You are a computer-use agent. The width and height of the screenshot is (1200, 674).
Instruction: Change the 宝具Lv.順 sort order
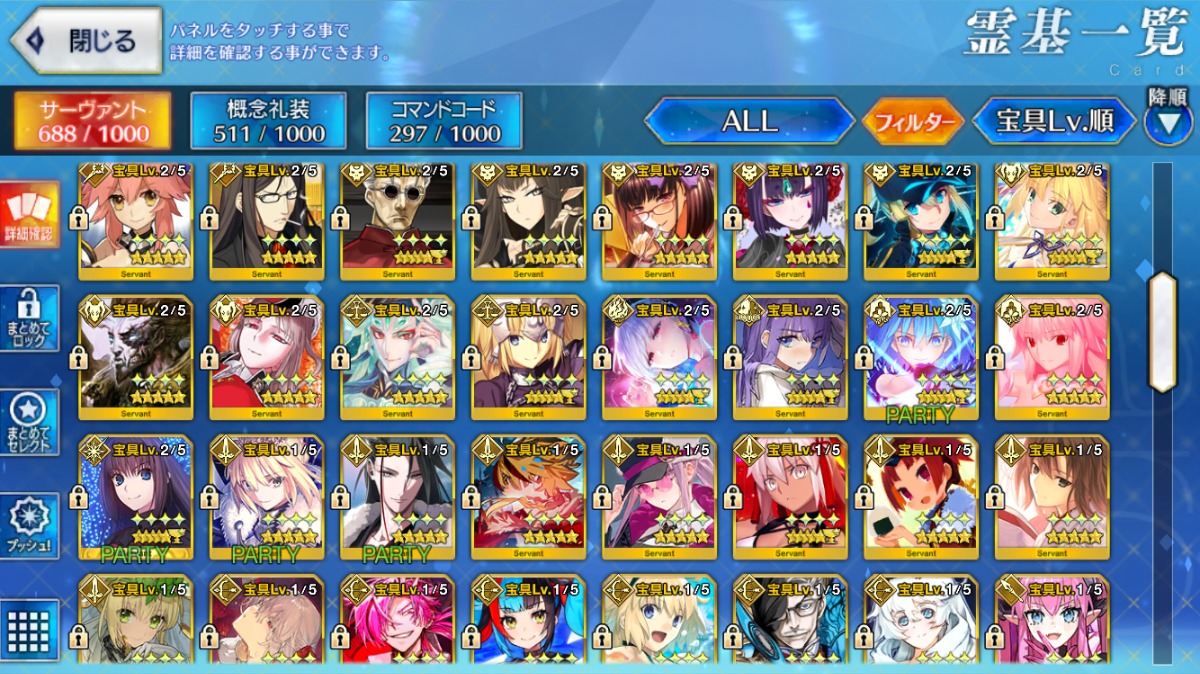(x=1054, y=122)
